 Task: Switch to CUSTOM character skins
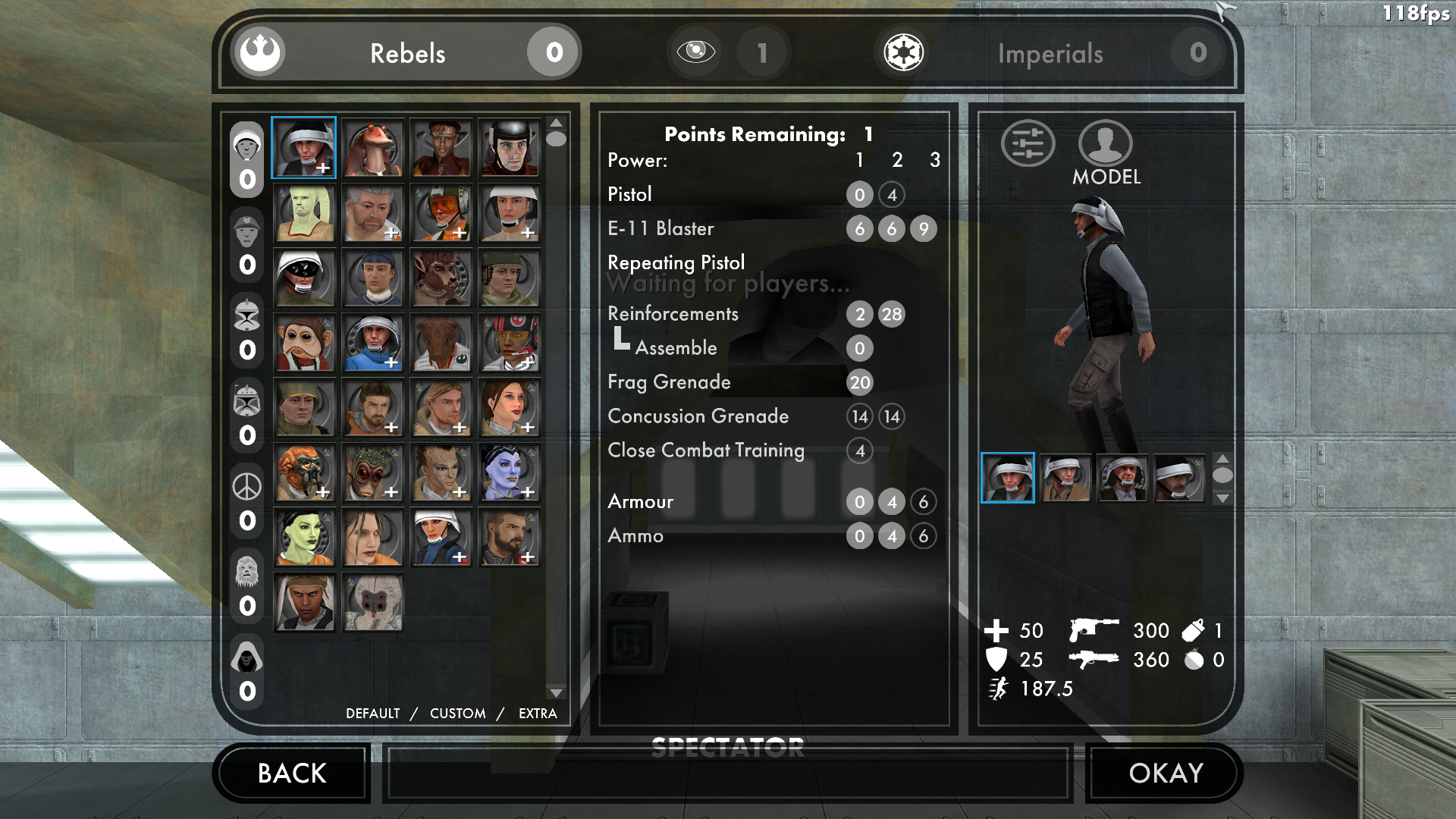[457, 714]
